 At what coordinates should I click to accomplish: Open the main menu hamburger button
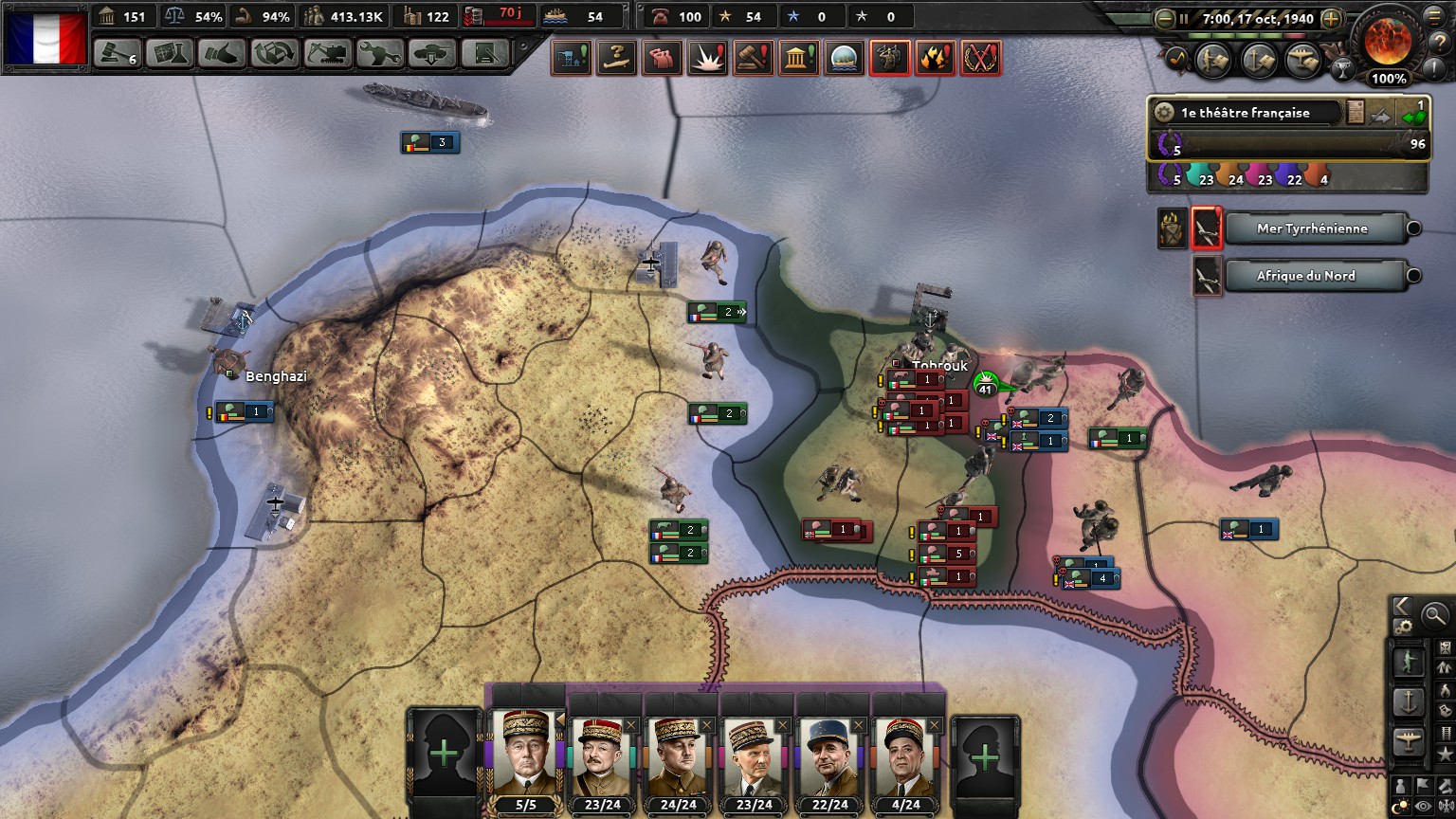pyautogui.click(x=1435, y=16)
